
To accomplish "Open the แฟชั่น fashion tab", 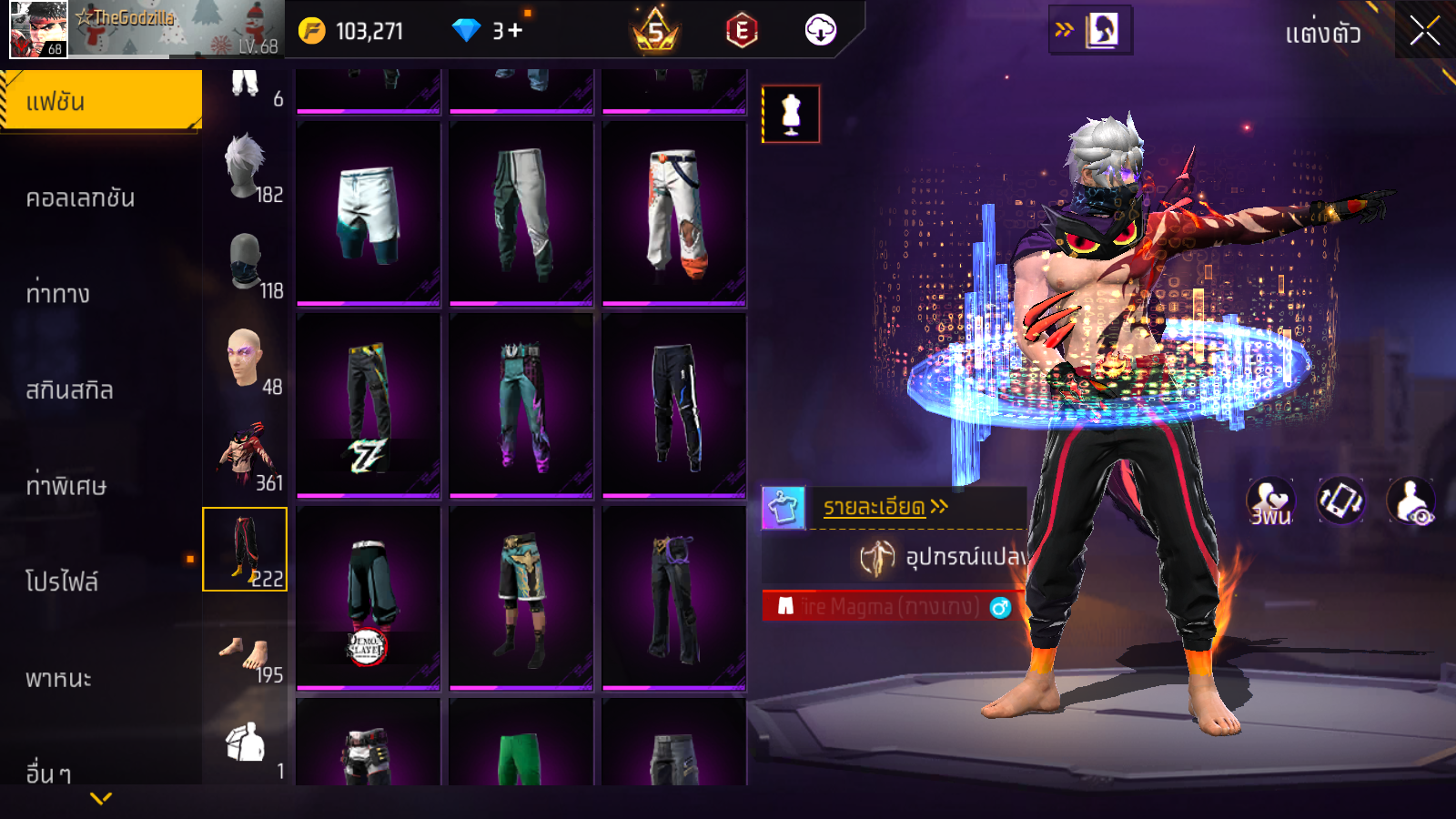I will (101, 101).
